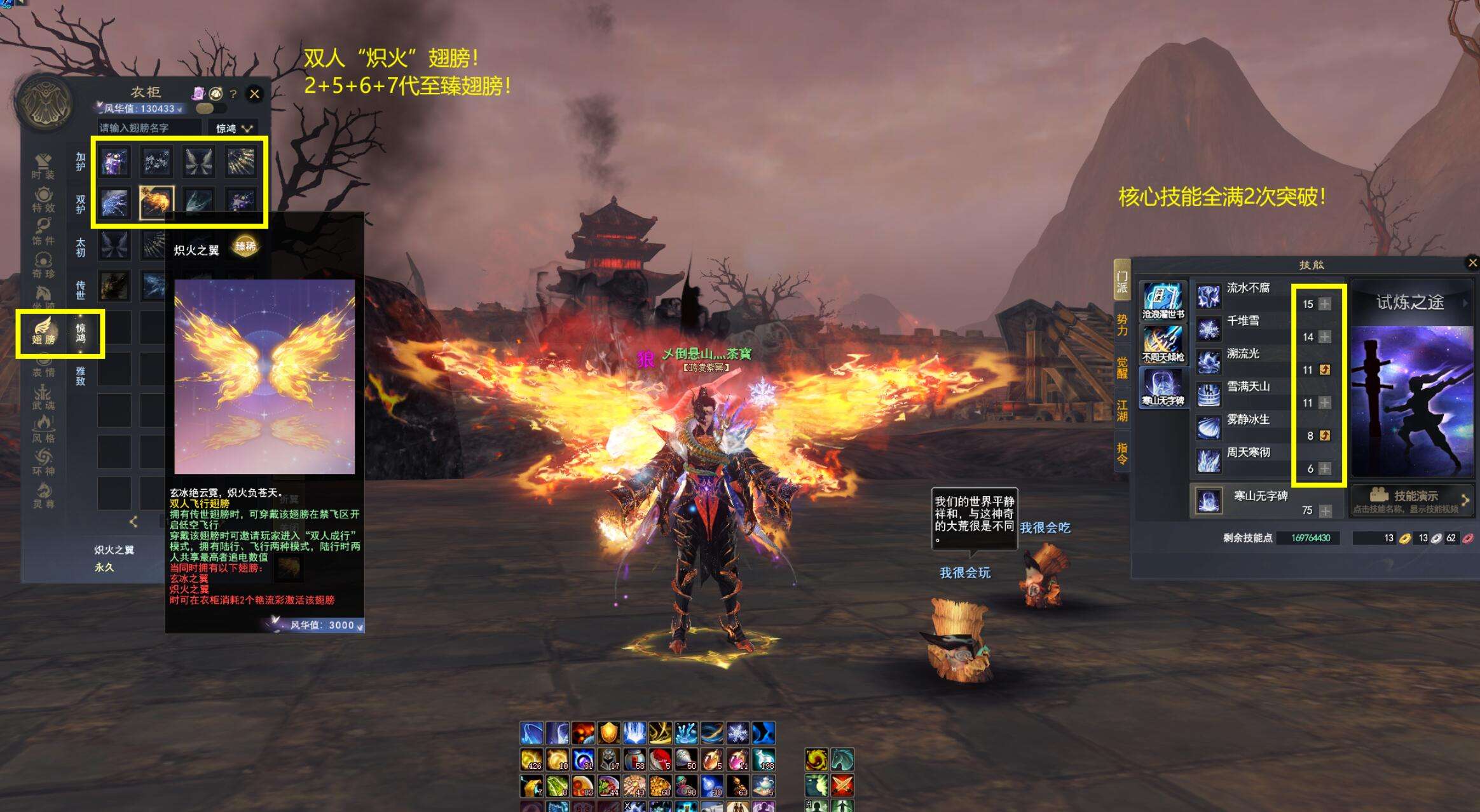
Task: Select the 时装 costume category
Action: pyautogui.click(x=43, y=166)
